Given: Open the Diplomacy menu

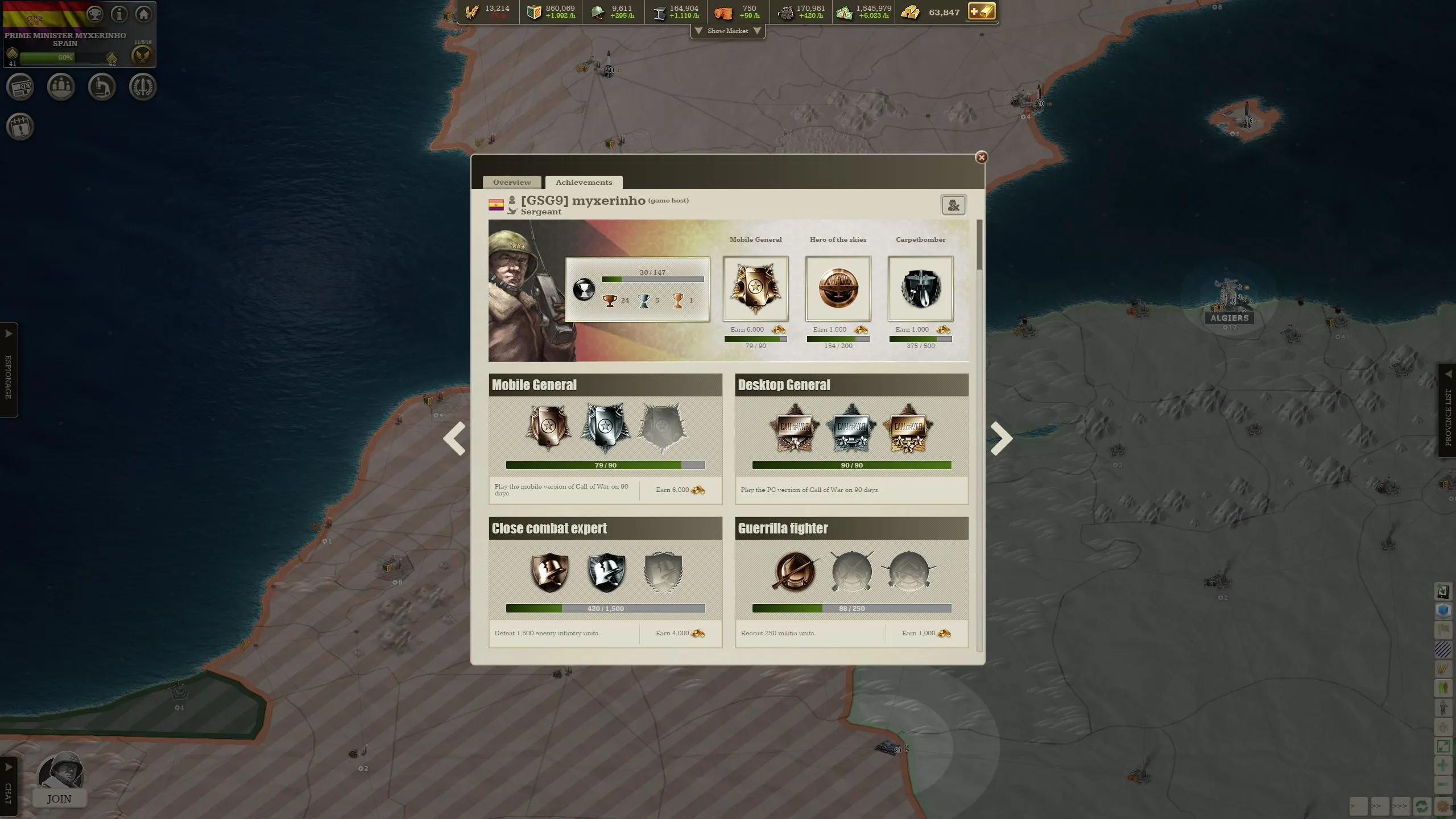Looking at the screenshot, I should pyautogui.click(x=61, y=86).
